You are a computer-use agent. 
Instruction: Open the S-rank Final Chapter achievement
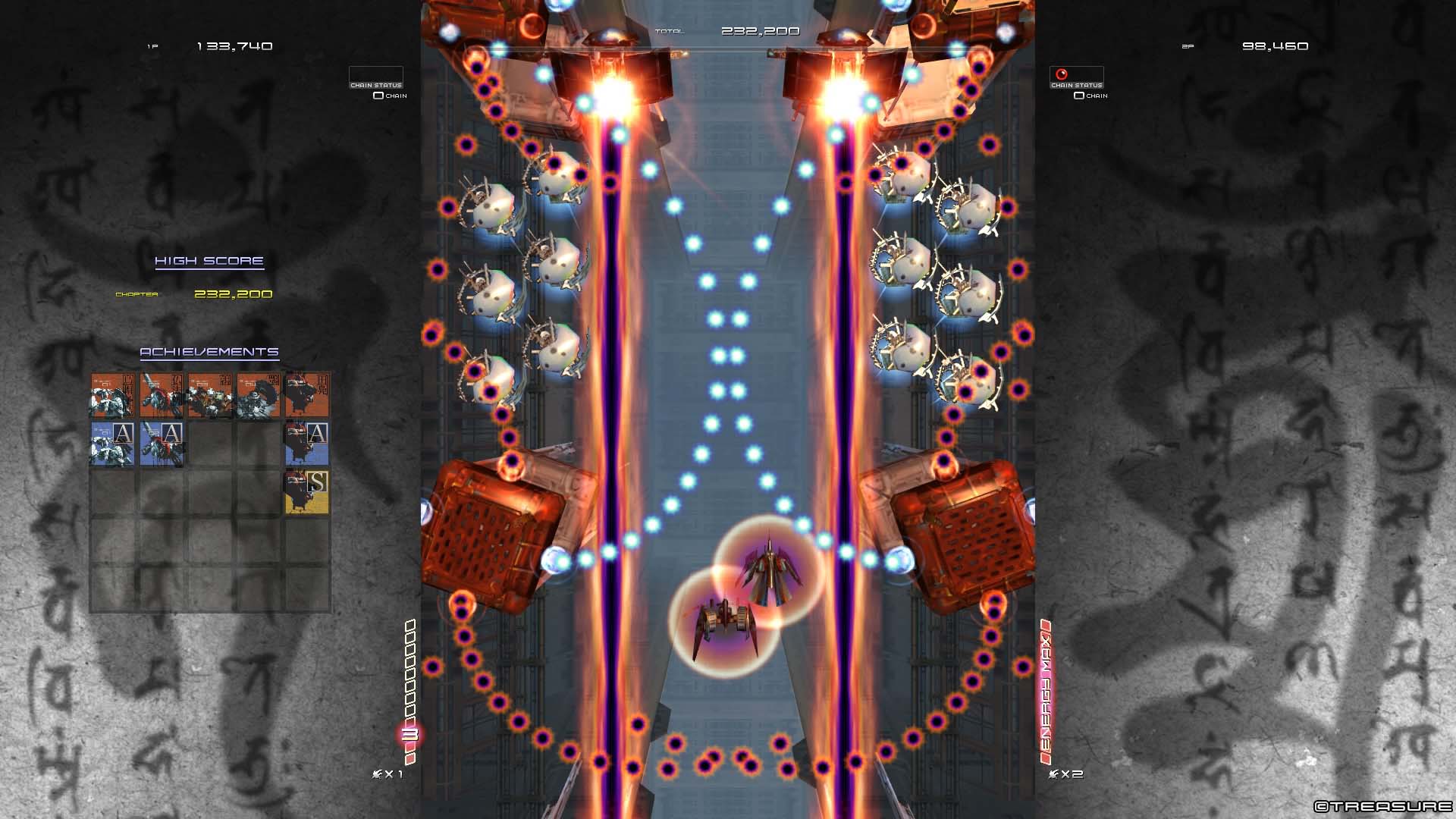pos(307,493)
